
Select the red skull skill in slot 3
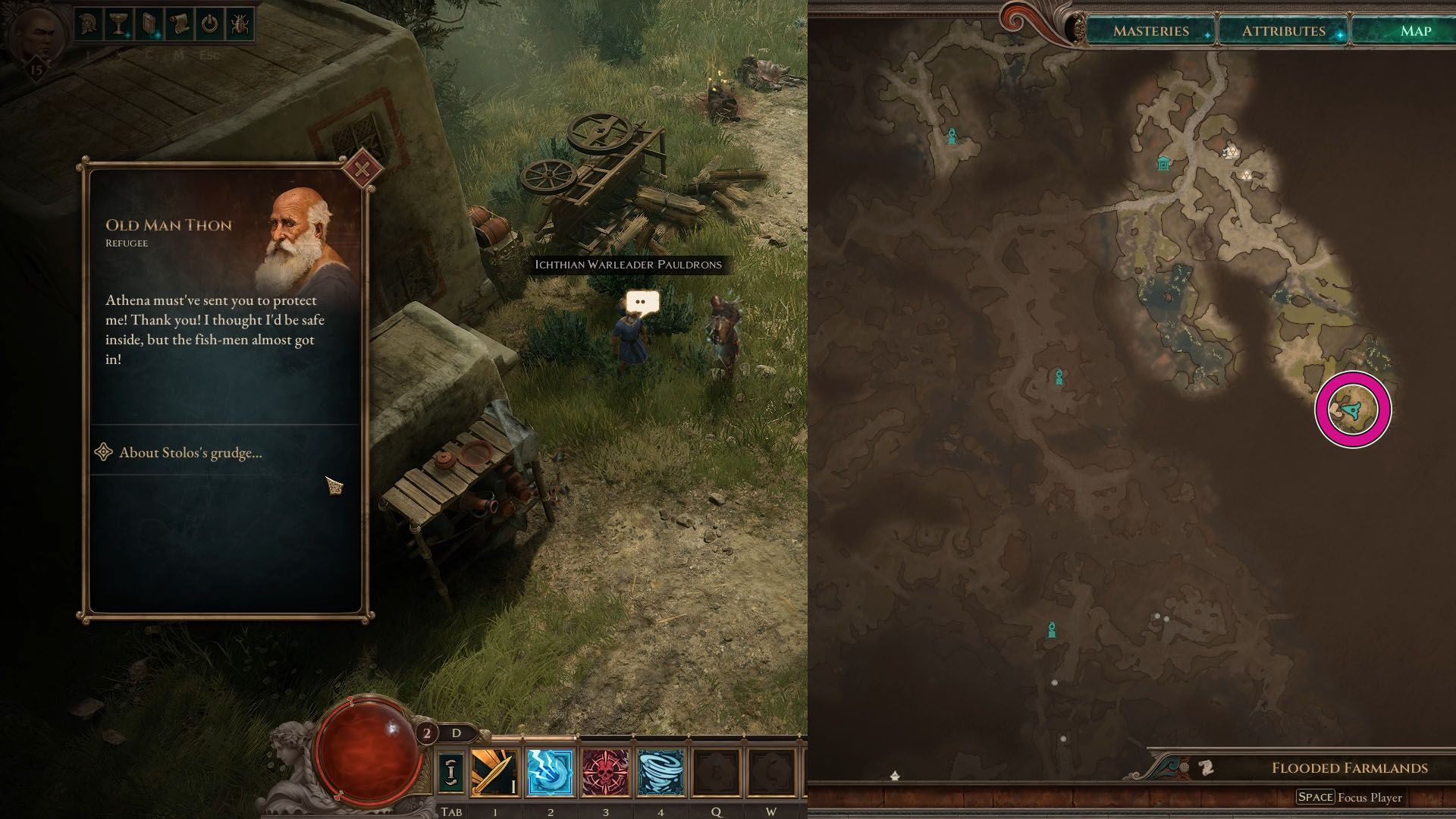click(604, 771)
